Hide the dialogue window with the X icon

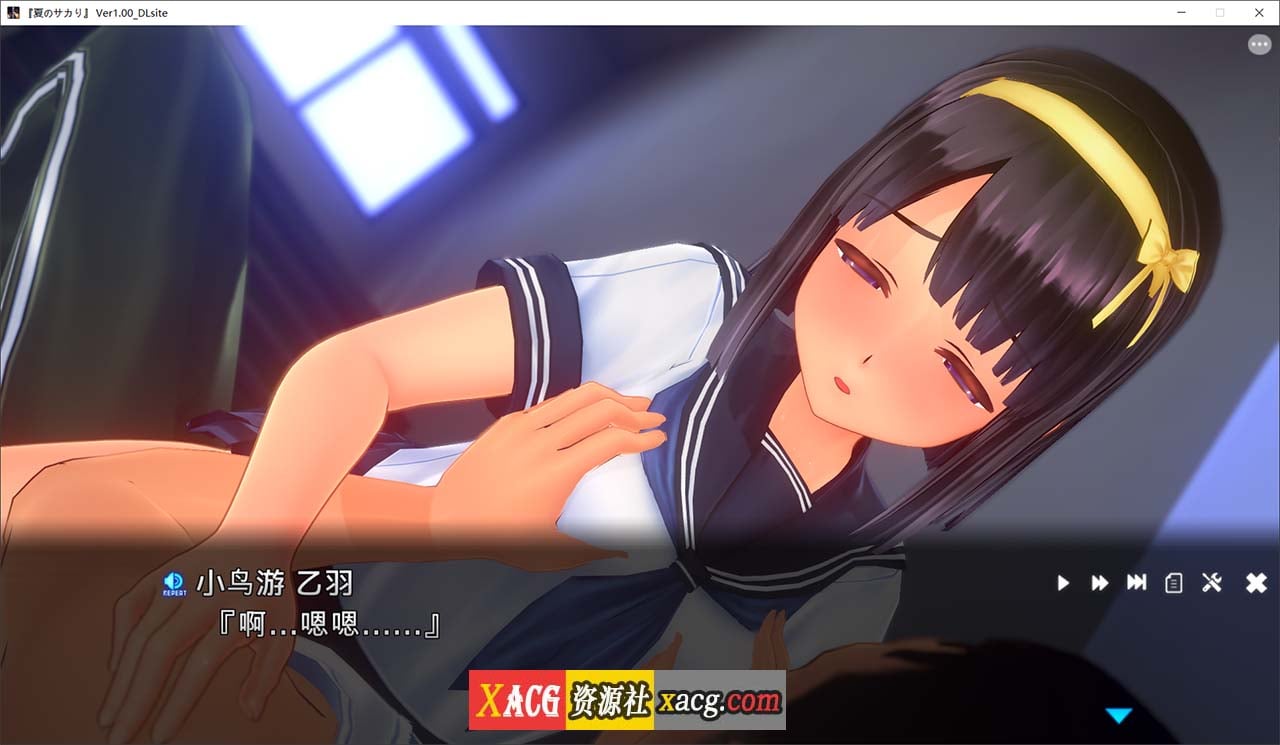(x=1255, y=583)
